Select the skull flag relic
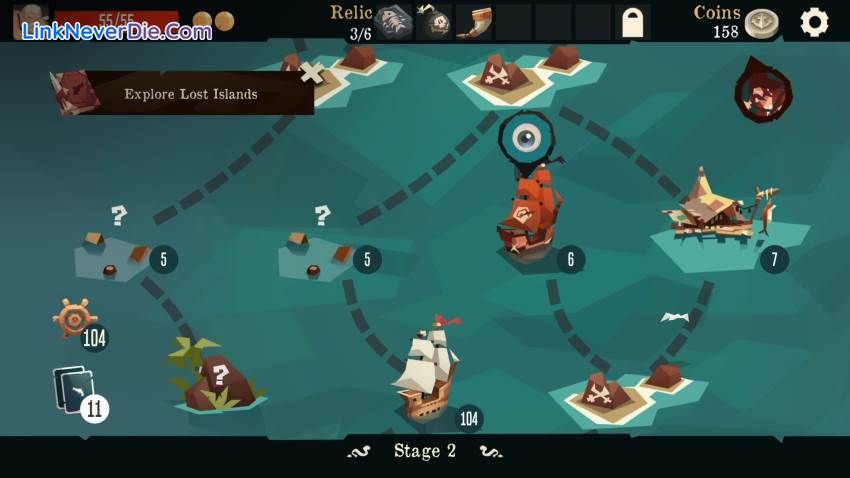The width and height of the screenshot is (850, 478). [393, 22]
